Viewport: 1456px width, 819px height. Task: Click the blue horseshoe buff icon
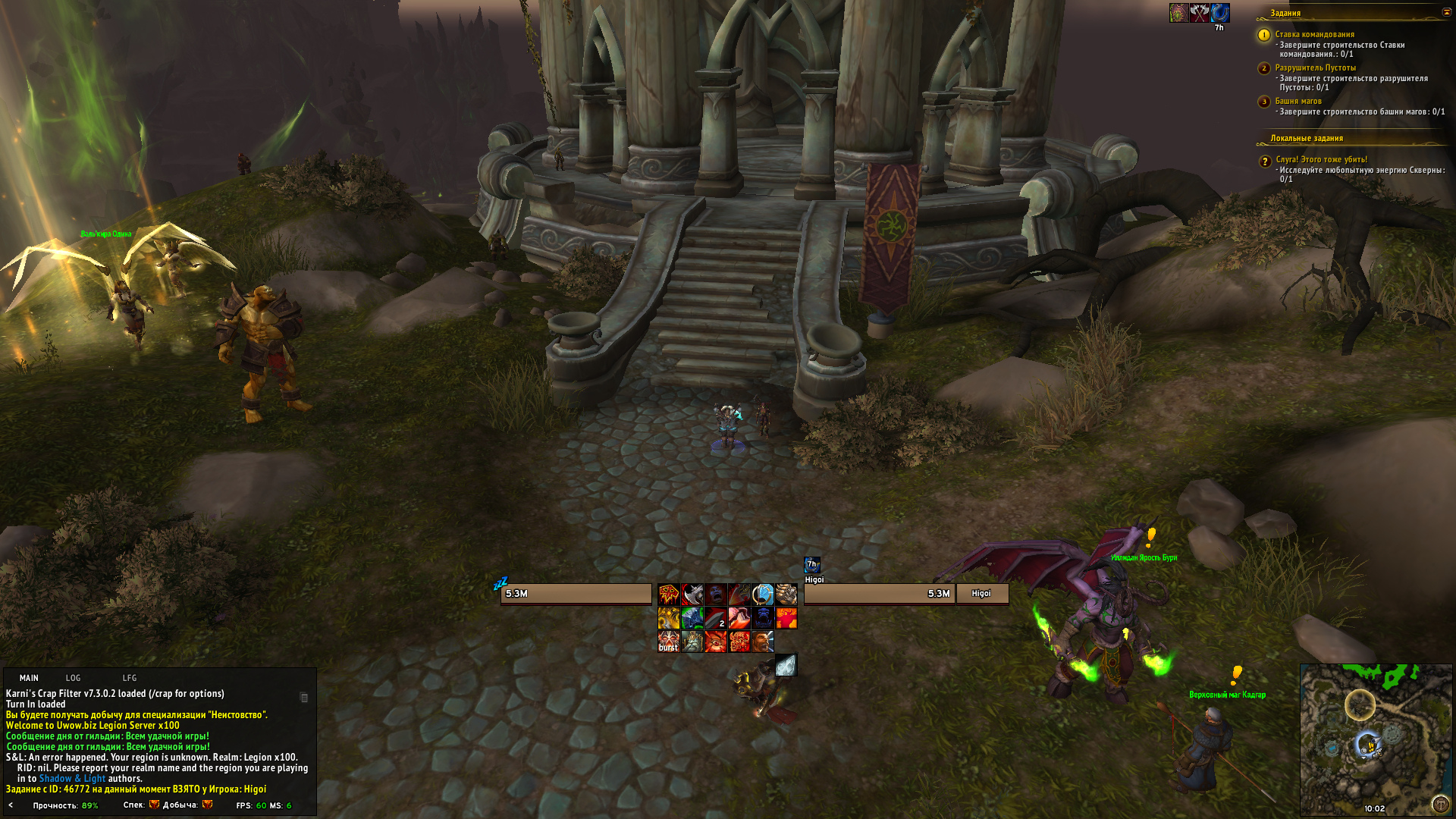click(1219, 13)
